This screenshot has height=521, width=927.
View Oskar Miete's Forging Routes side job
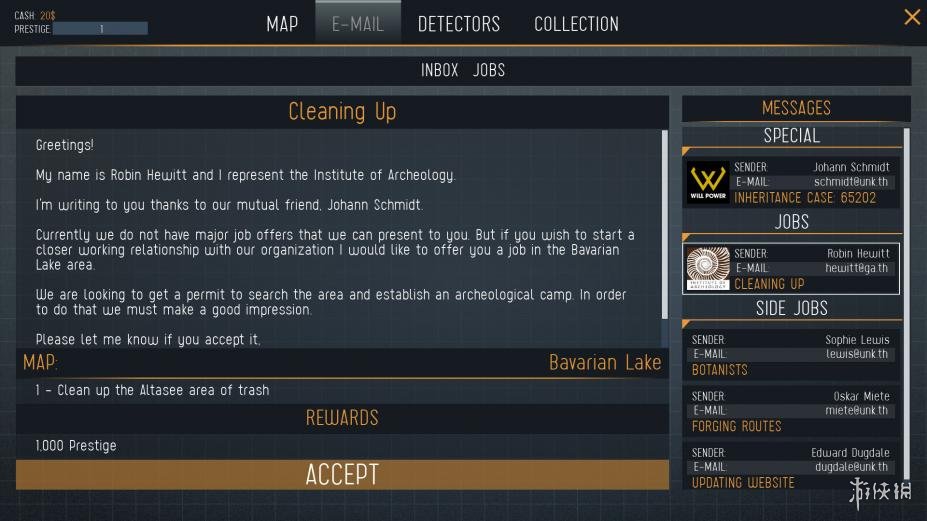click(793, 410)
